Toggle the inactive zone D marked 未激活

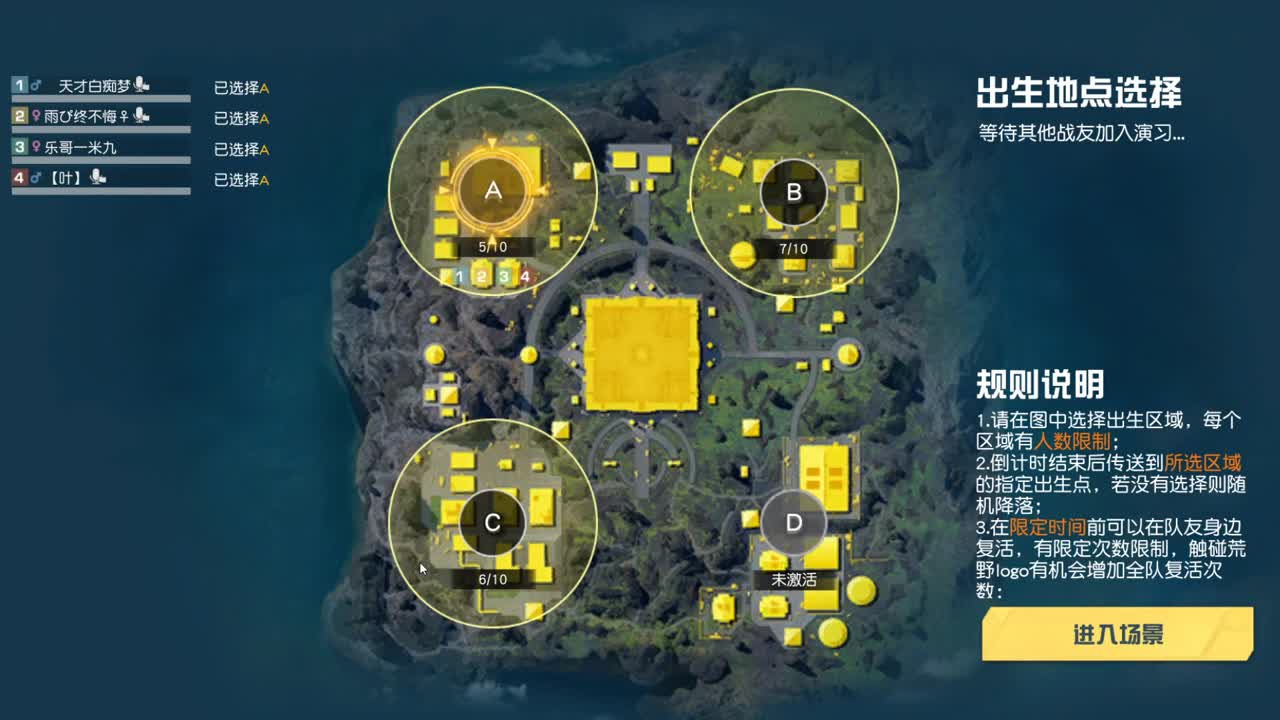click(793, 521)
